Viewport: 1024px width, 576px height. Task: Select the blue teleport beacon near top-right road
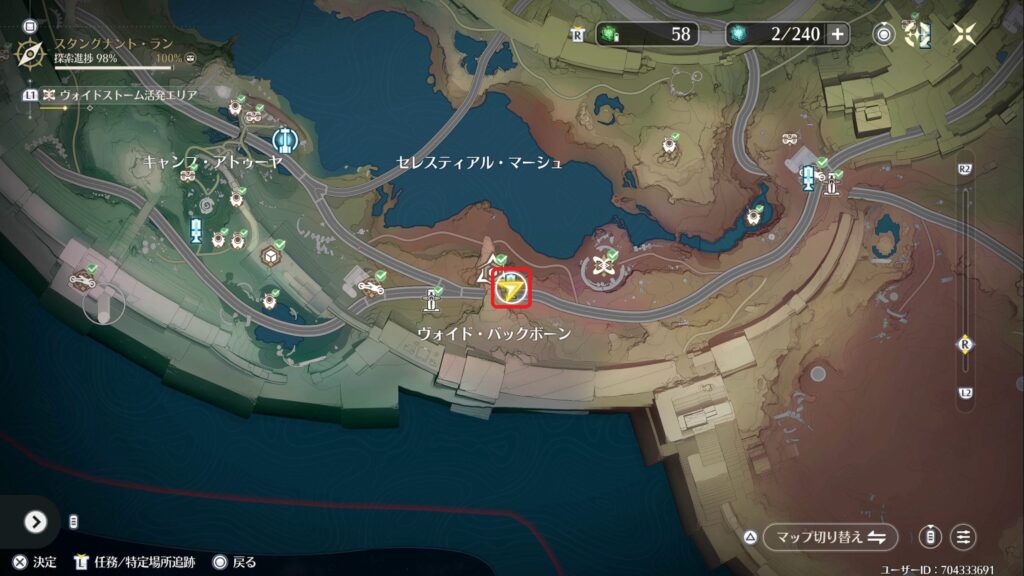808,176
